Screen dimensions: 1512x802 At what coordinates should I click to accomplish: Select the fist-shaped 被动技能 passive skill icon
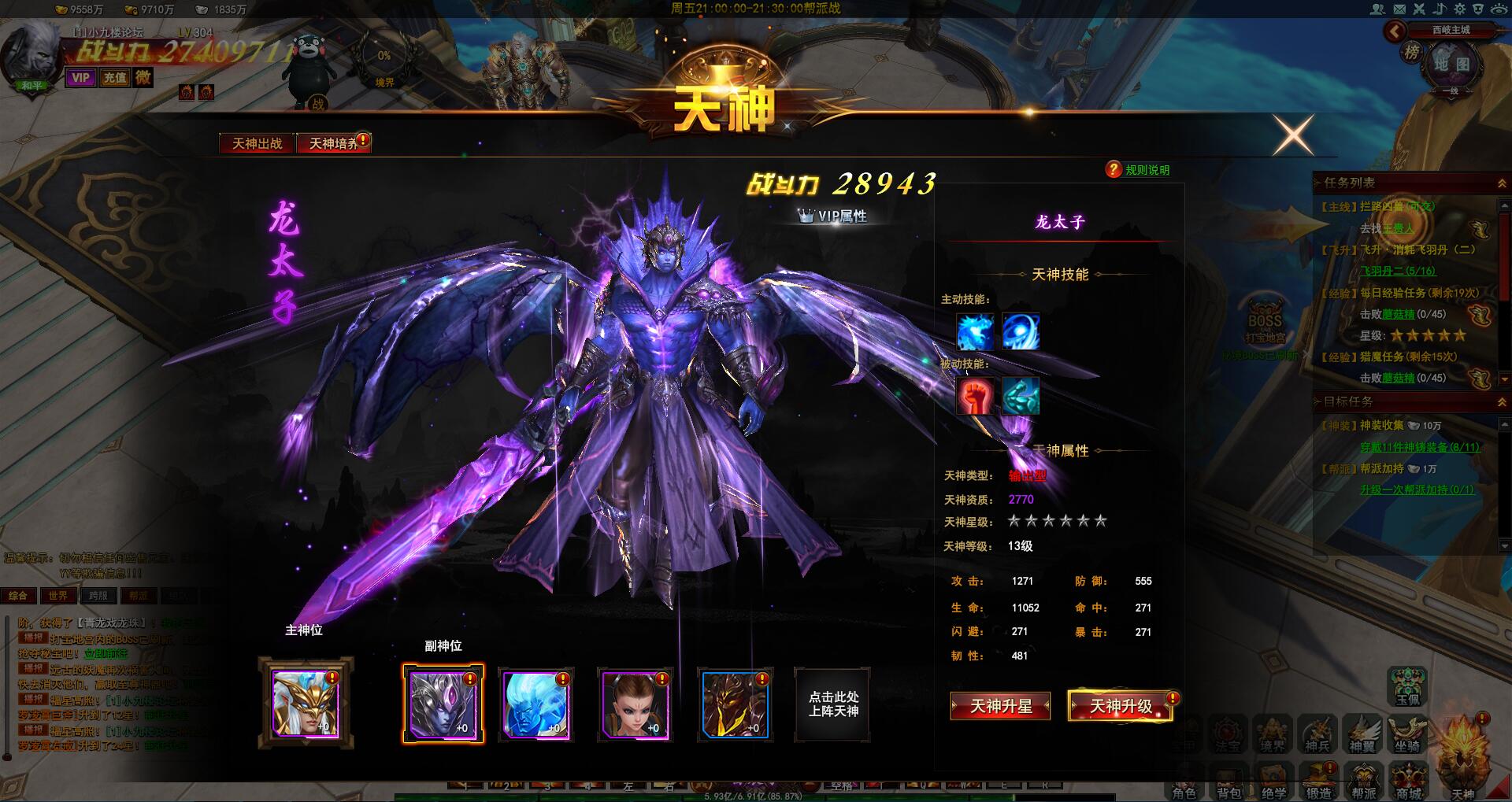(x=975, y=397)
